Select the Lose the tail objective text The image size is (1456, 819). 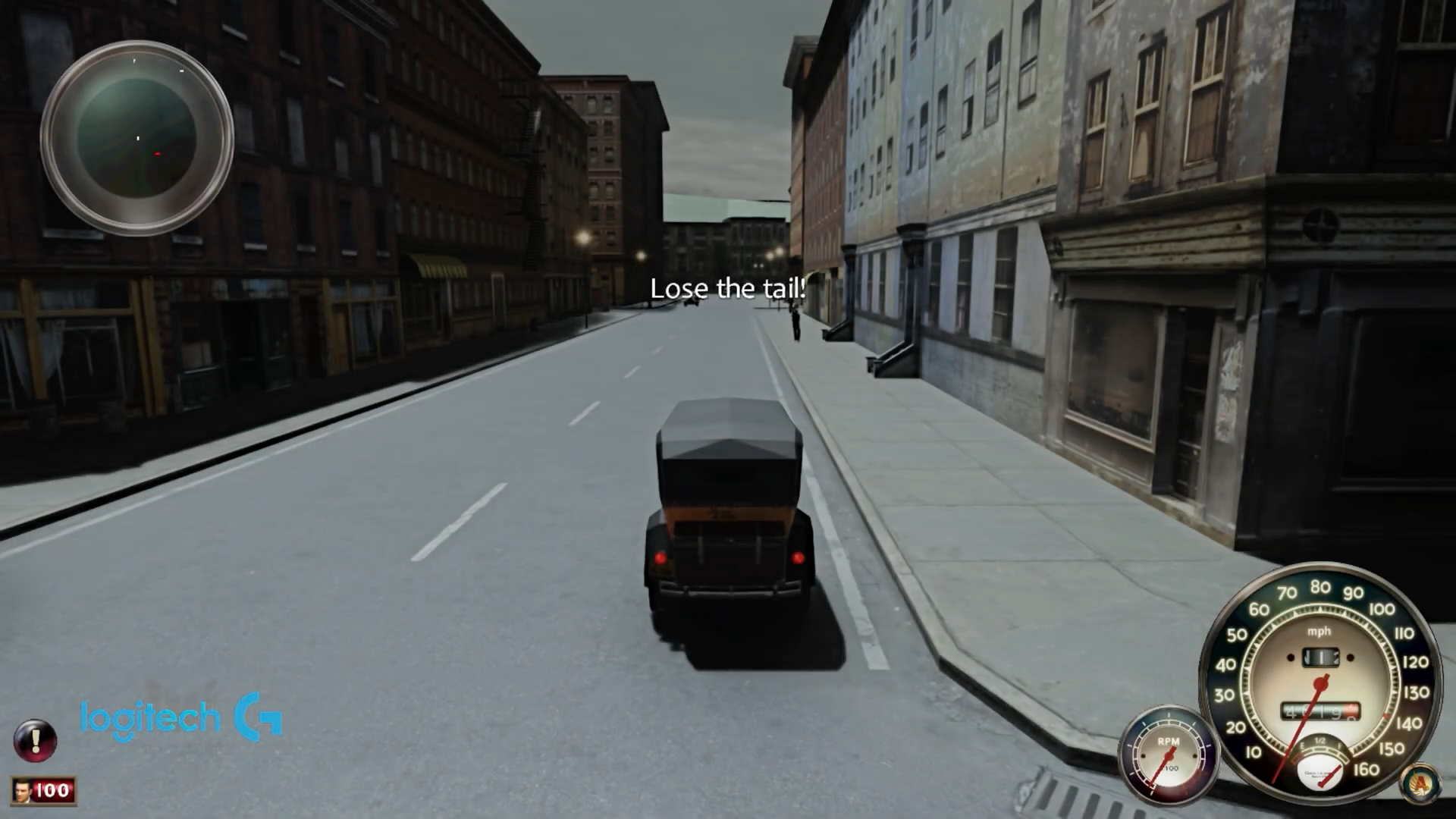point(726,287)
